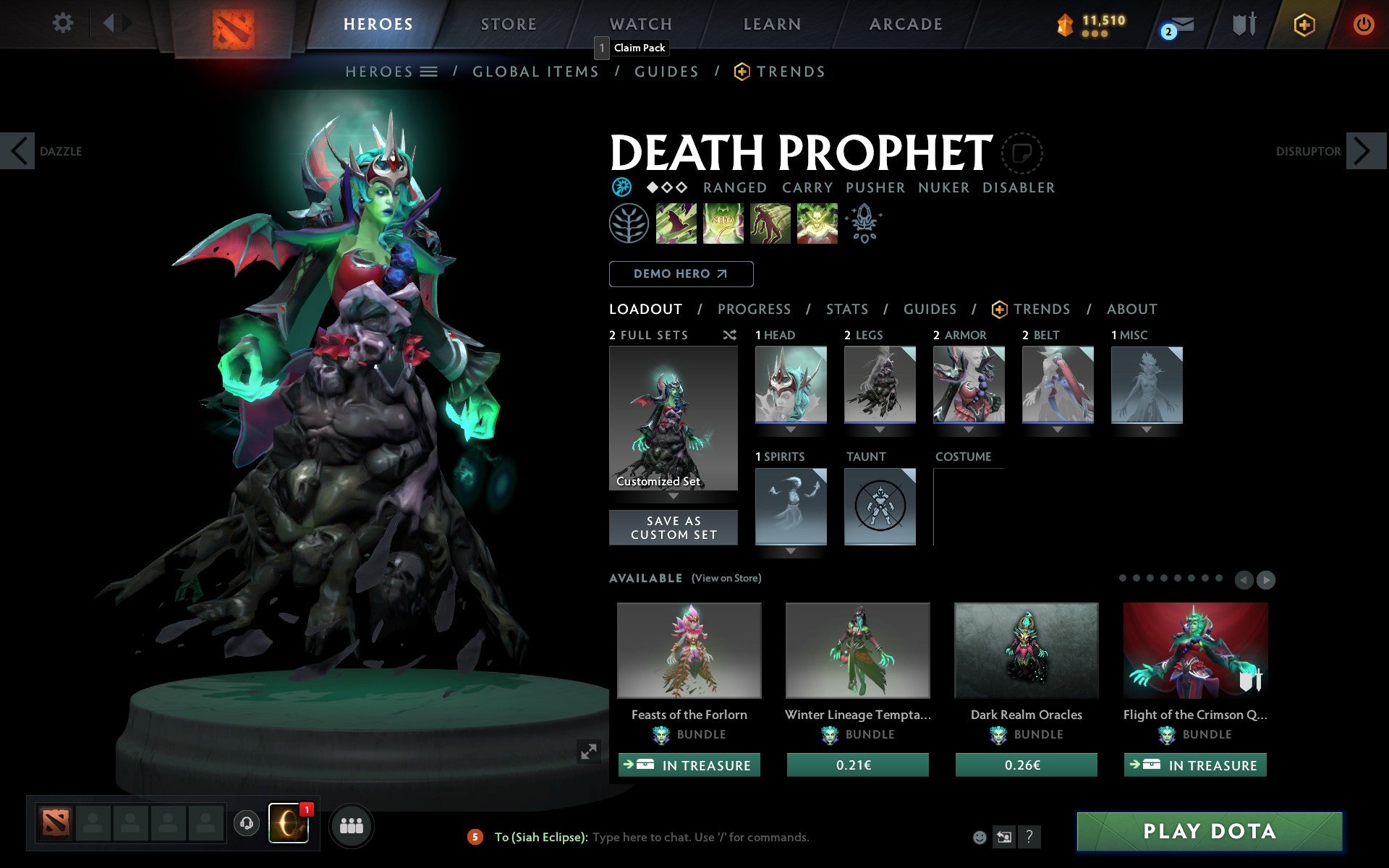Choose the Legs cosmetic slot
Screen dimensions: 1389x868
(x=880, y=385)
